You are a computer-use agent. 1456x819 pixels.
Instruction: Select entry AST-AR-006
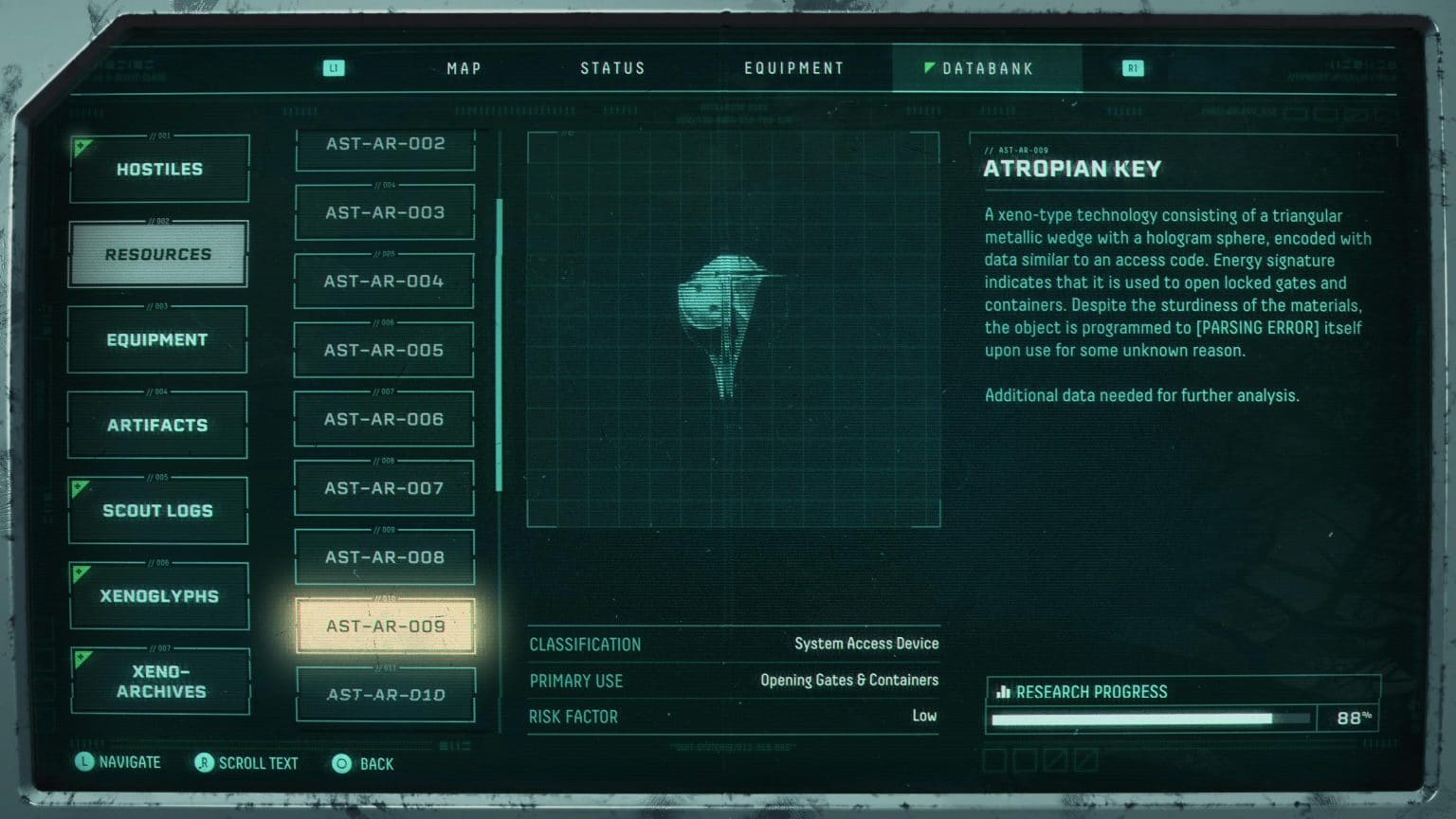[384, 419]
